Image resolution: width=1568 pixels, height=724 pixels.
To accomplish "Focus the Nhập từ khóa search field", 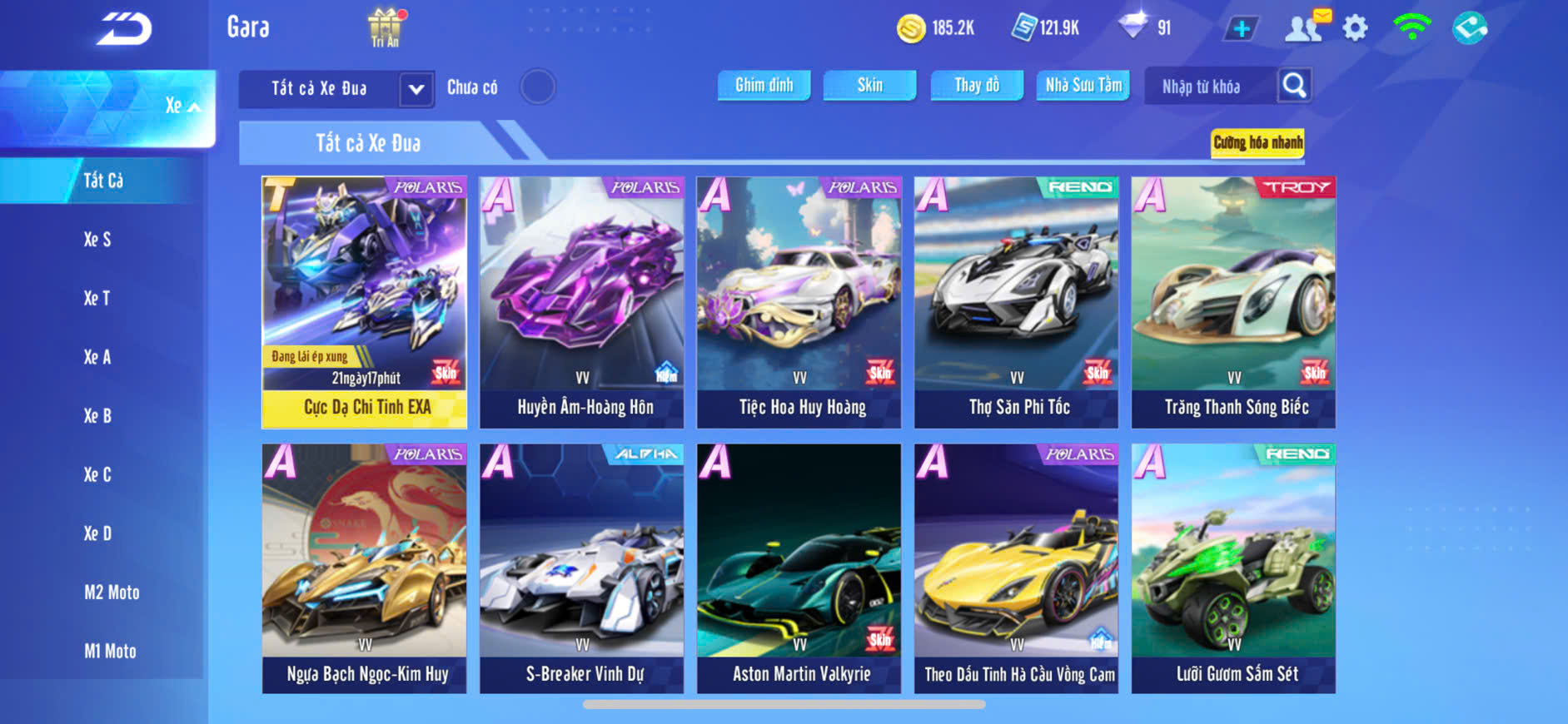I will (1209, 87).
